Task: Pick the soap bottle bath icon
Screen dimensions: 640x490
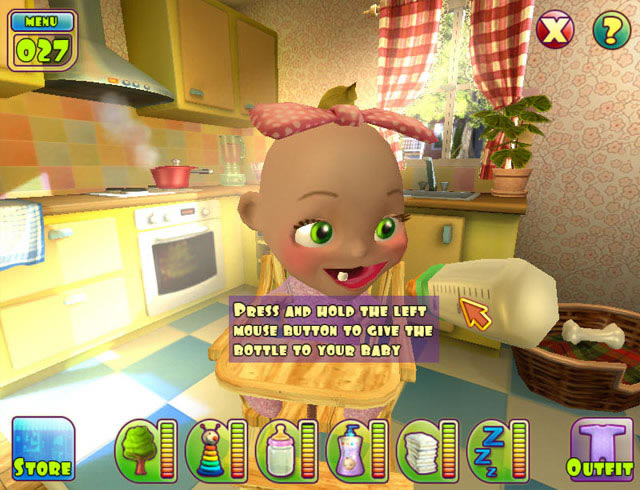Action: [350, 449]
